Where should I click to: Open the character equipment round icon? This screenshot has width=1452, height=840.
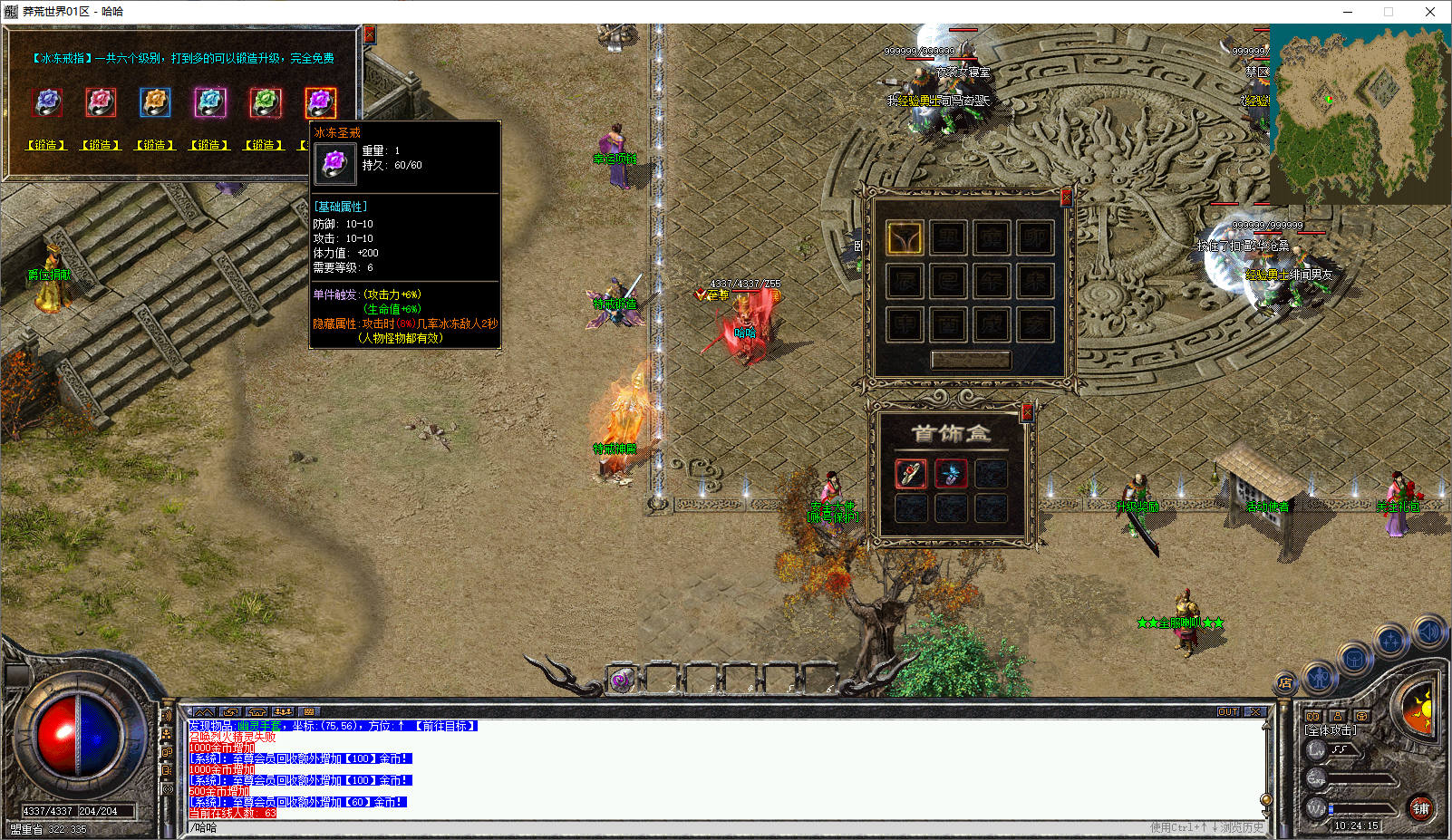tap(1319, 677)
